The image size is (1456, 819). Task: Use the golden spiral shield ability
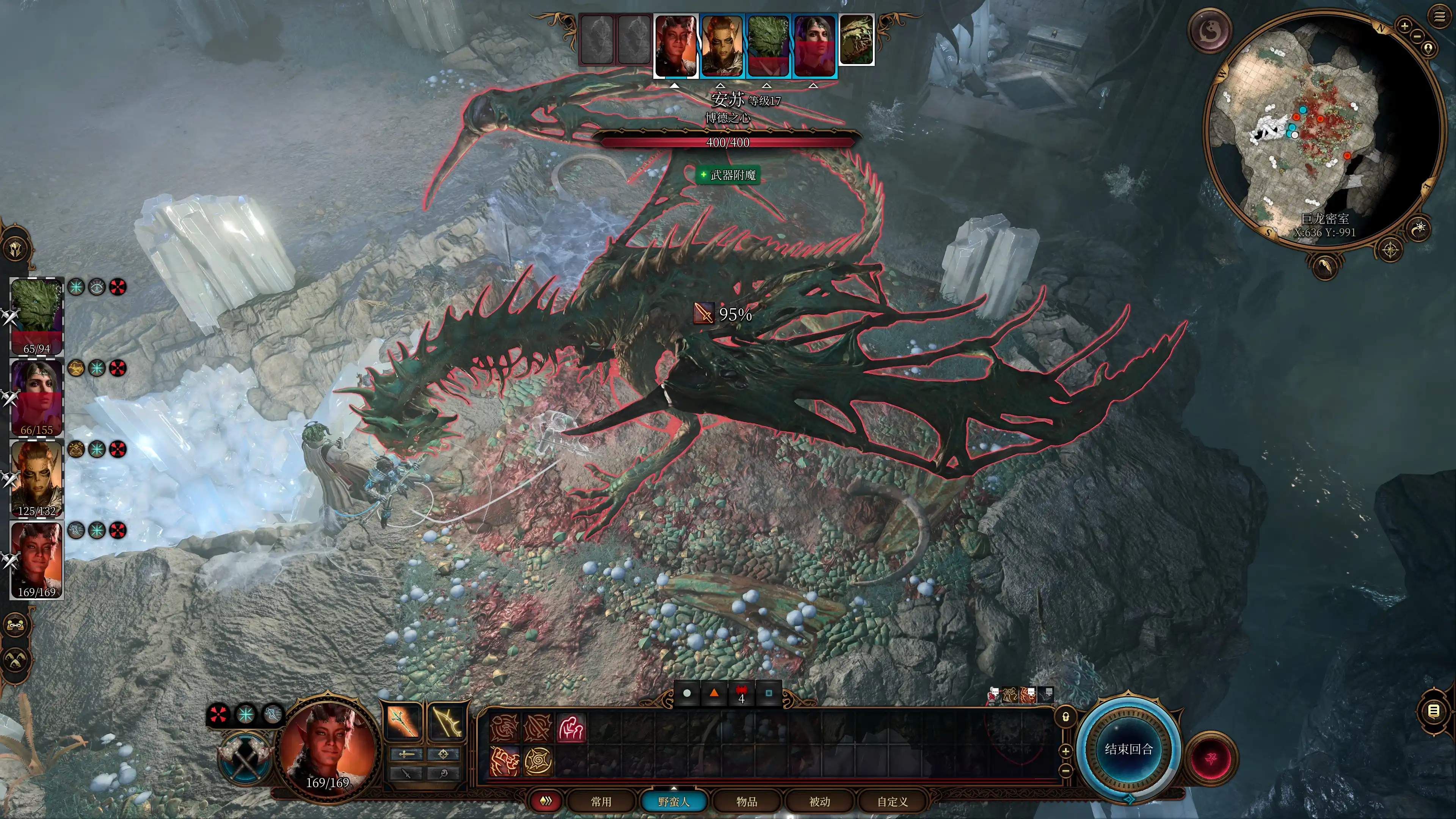538,761
